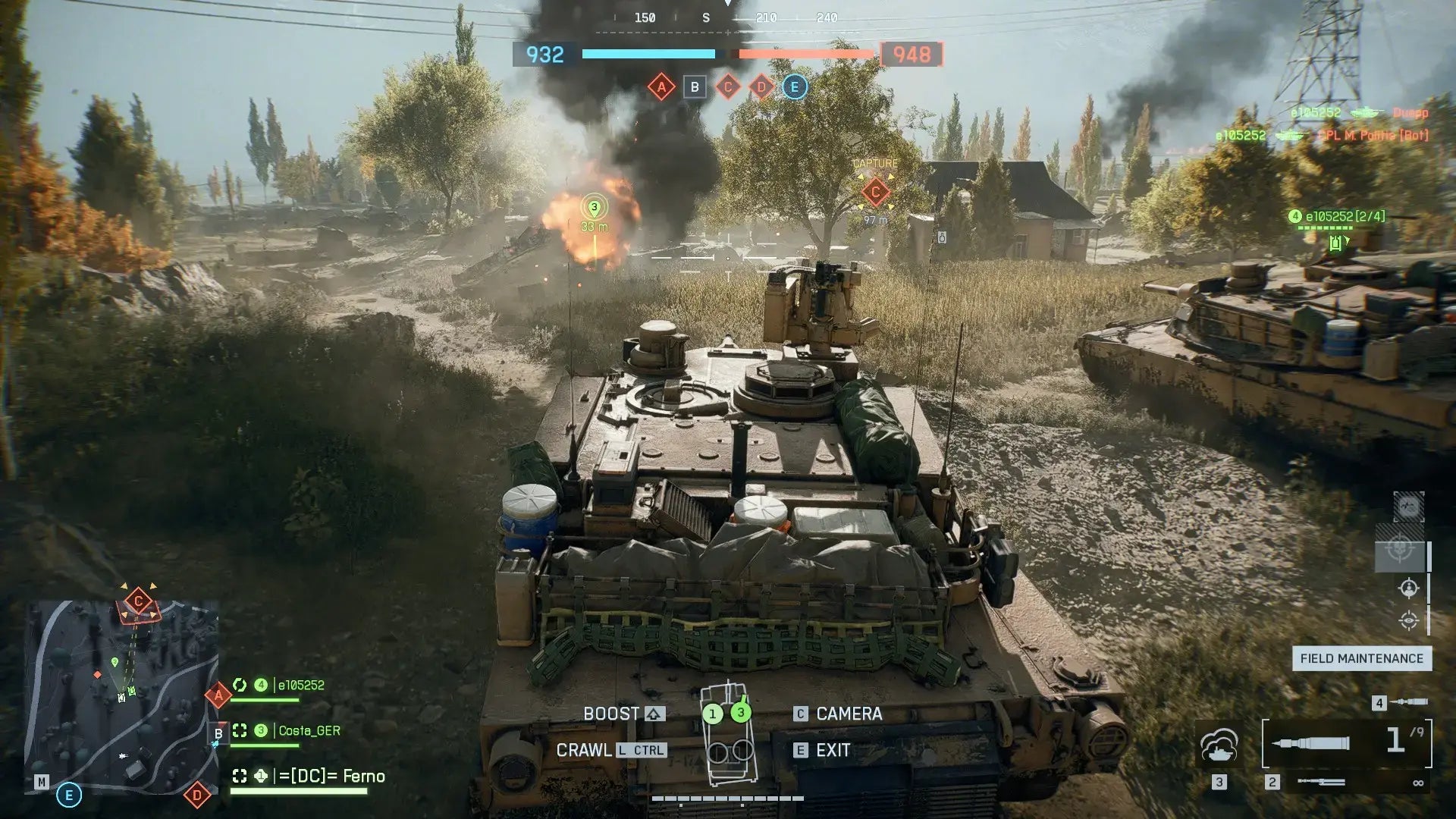This screenshot has width=1456, height=819.
Task: Select objective D marker on the minimap
Action: click(197, 795)
